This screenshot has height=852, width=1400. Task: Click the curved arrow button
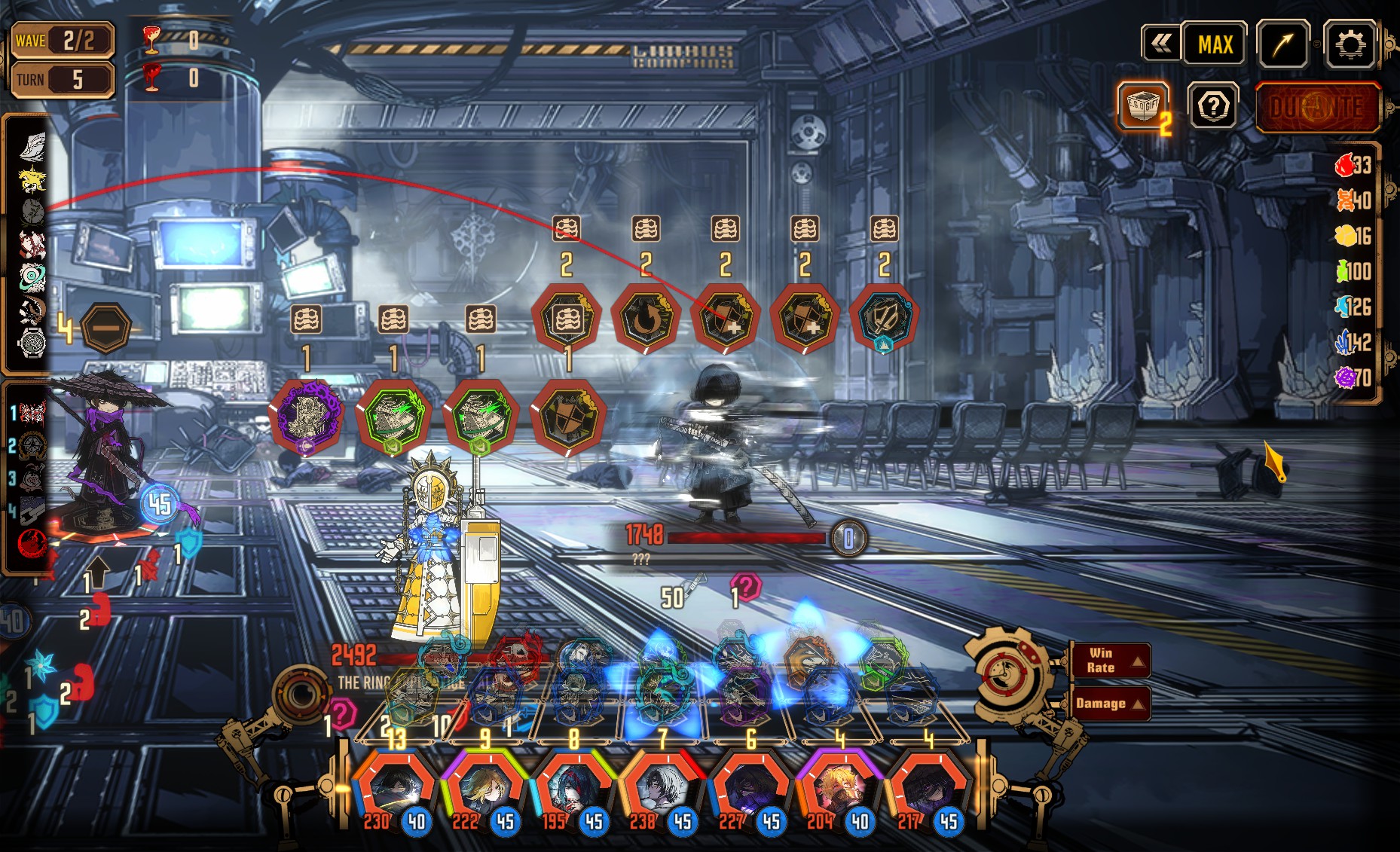(x=1282, y=45)
